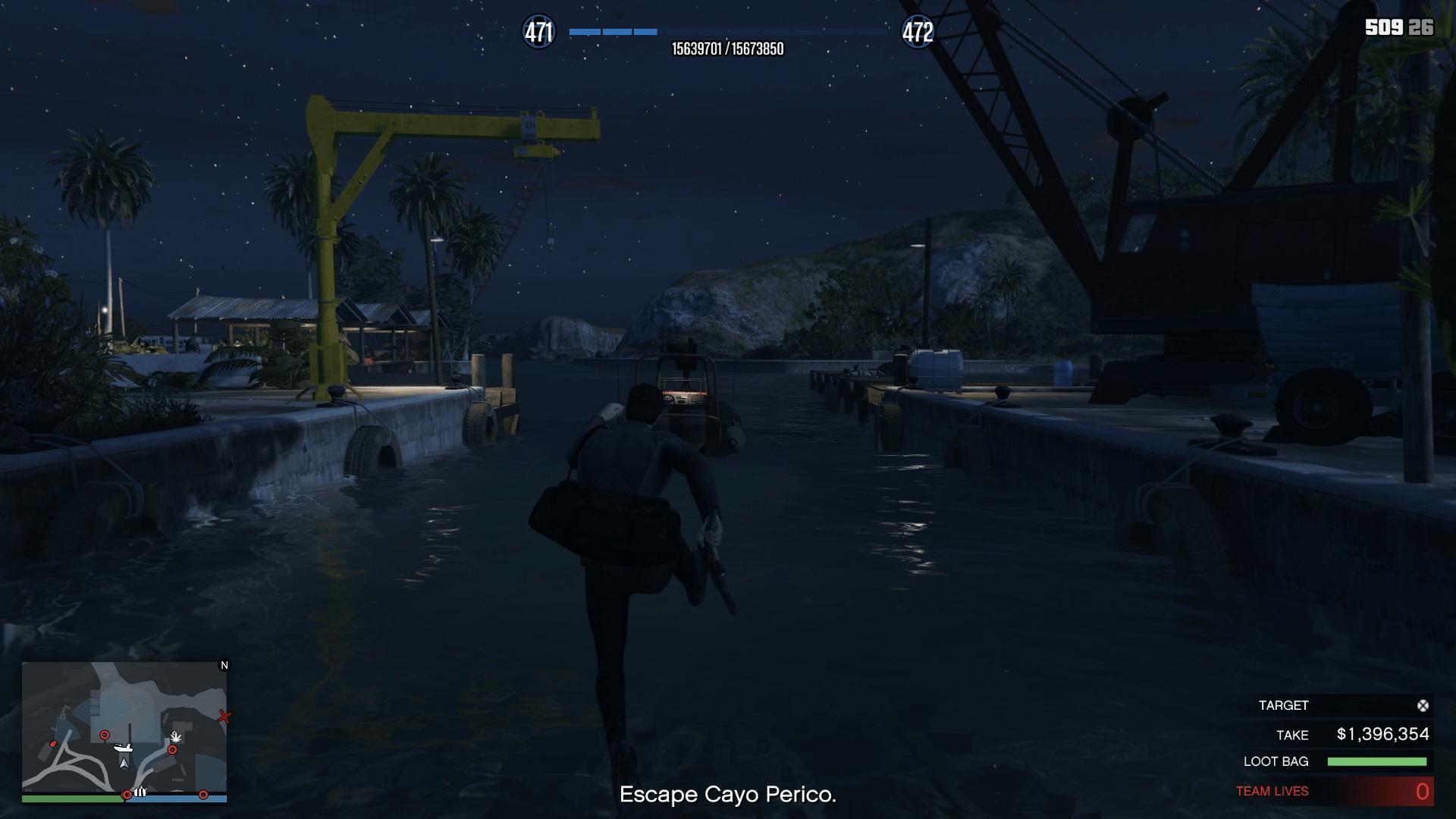Select the red pin blip on the left minimap area
This screenshot has width=1456, height=819.
coord(53,745)
